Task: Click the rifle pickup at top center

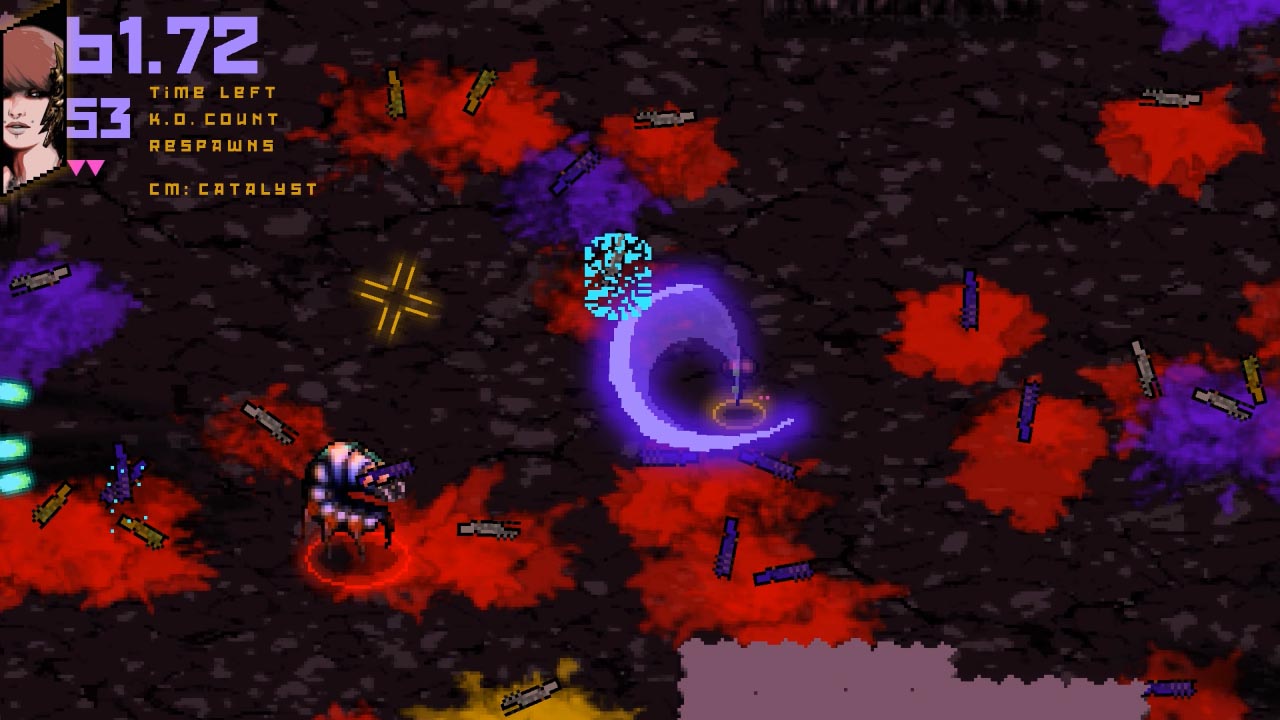Action: 663,118
